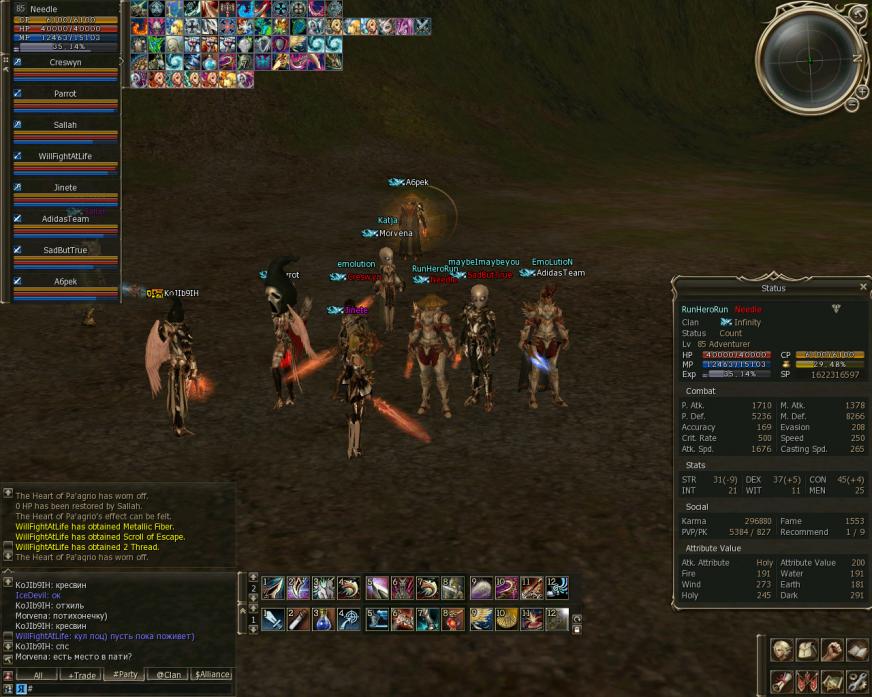Select party member Creswyn
872x697 pixels.
click(x=66, y=62)
